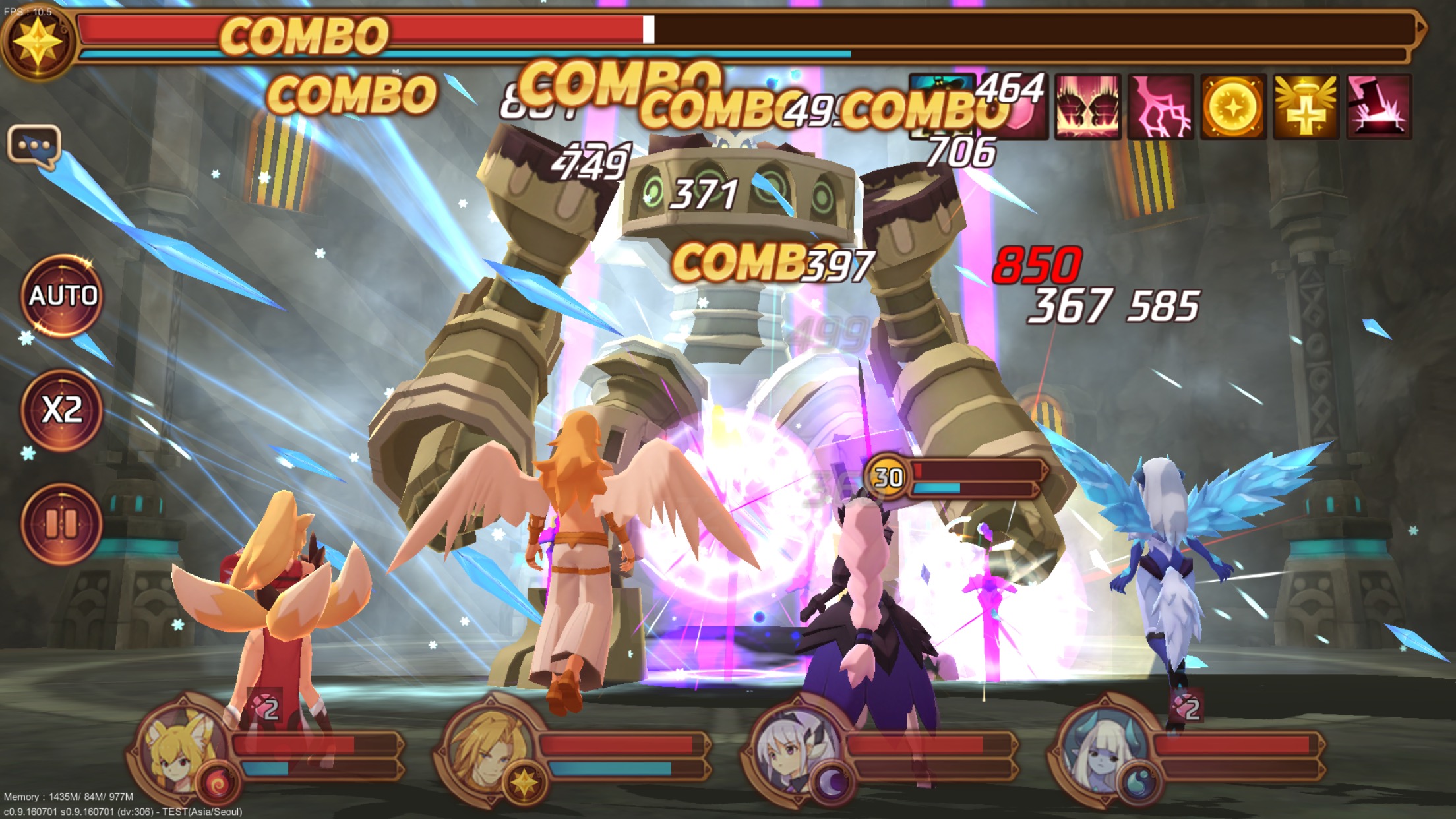Pause the battle

click(61, 524)
